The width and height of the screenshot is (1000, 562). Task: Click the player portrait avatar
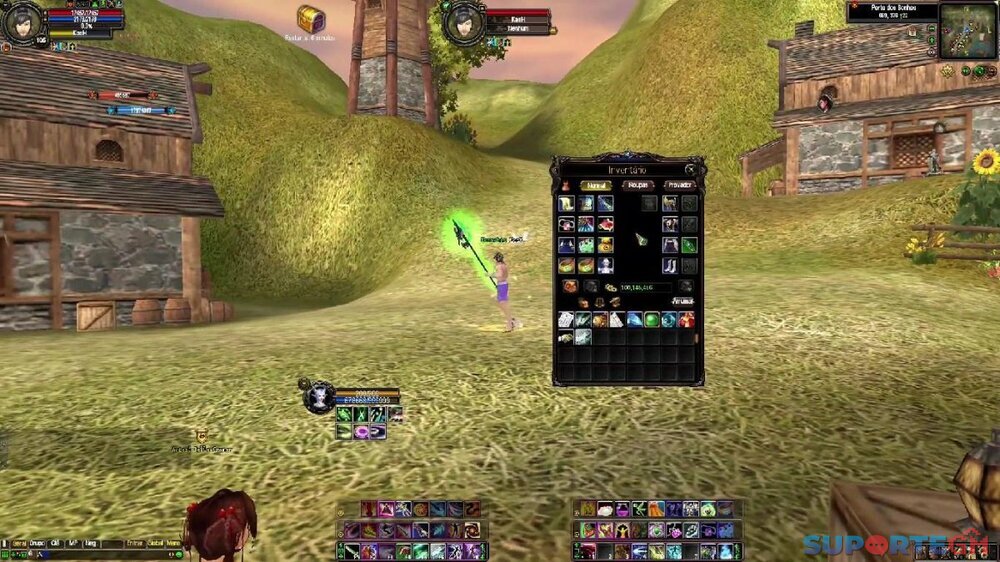22,22
